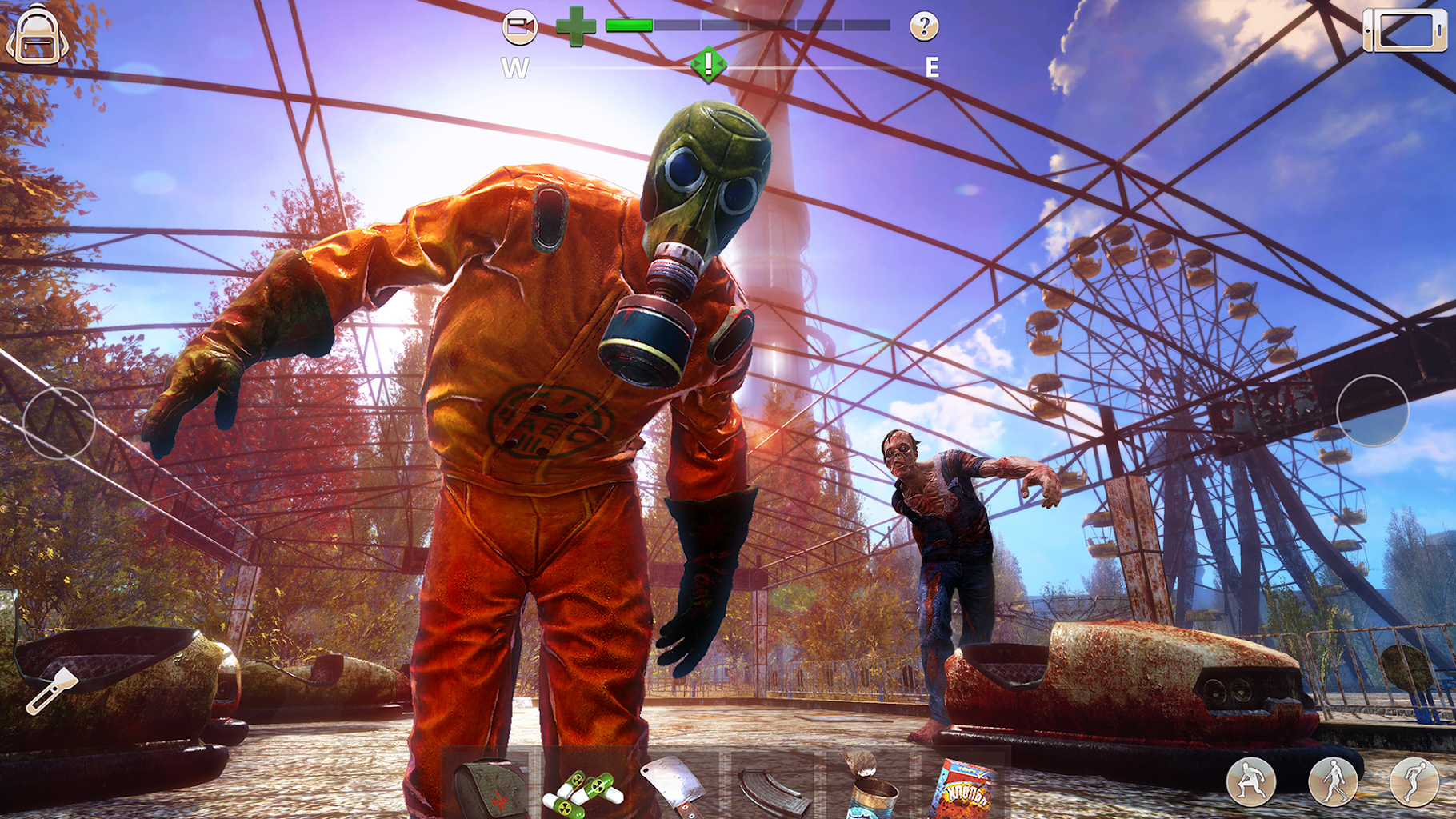The width and height of the screenshot is (1456, 819).
Task: Tap the green quest marker on the compass
Action: [707, 65]
